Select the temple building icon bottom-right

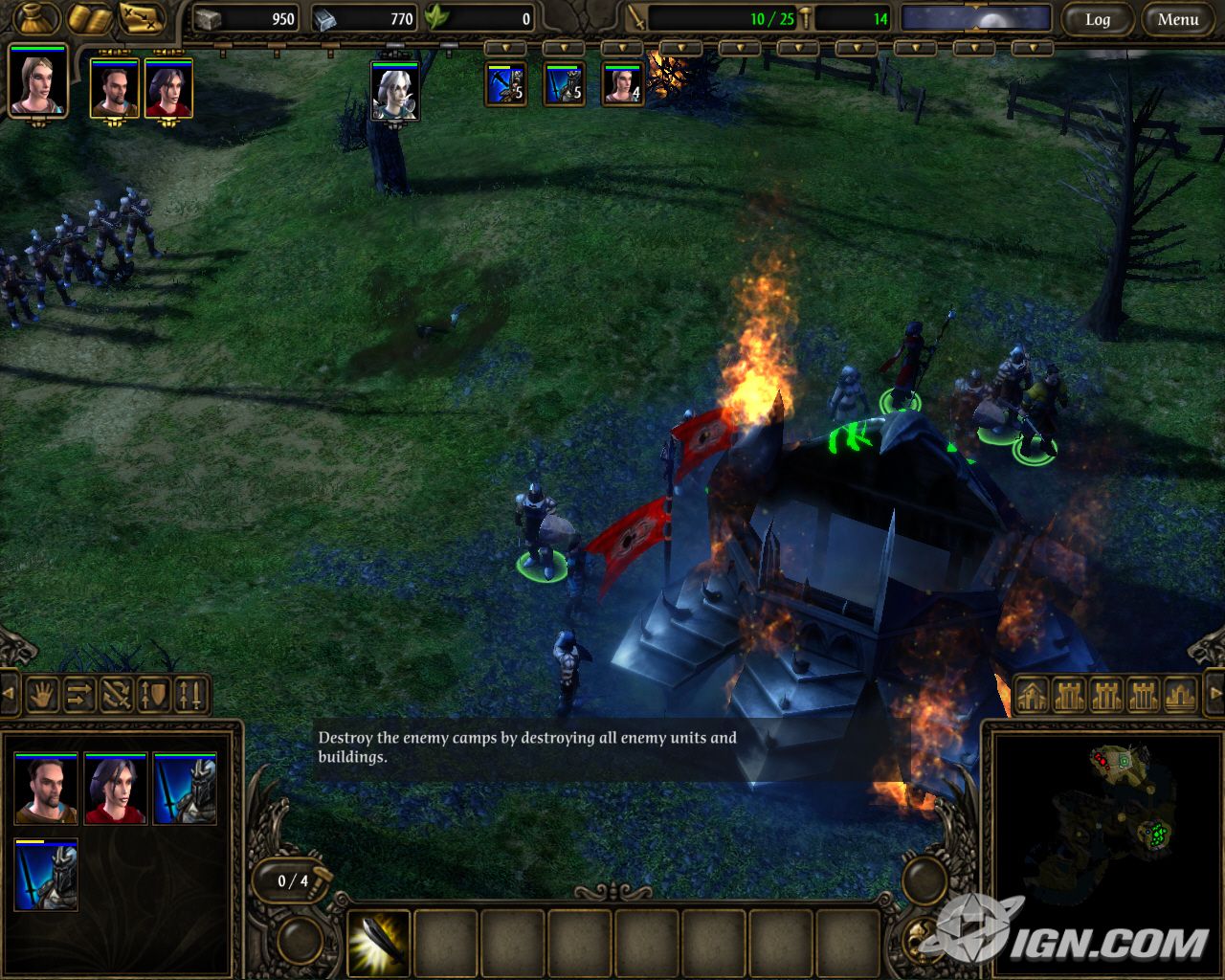click(1178, 695)
